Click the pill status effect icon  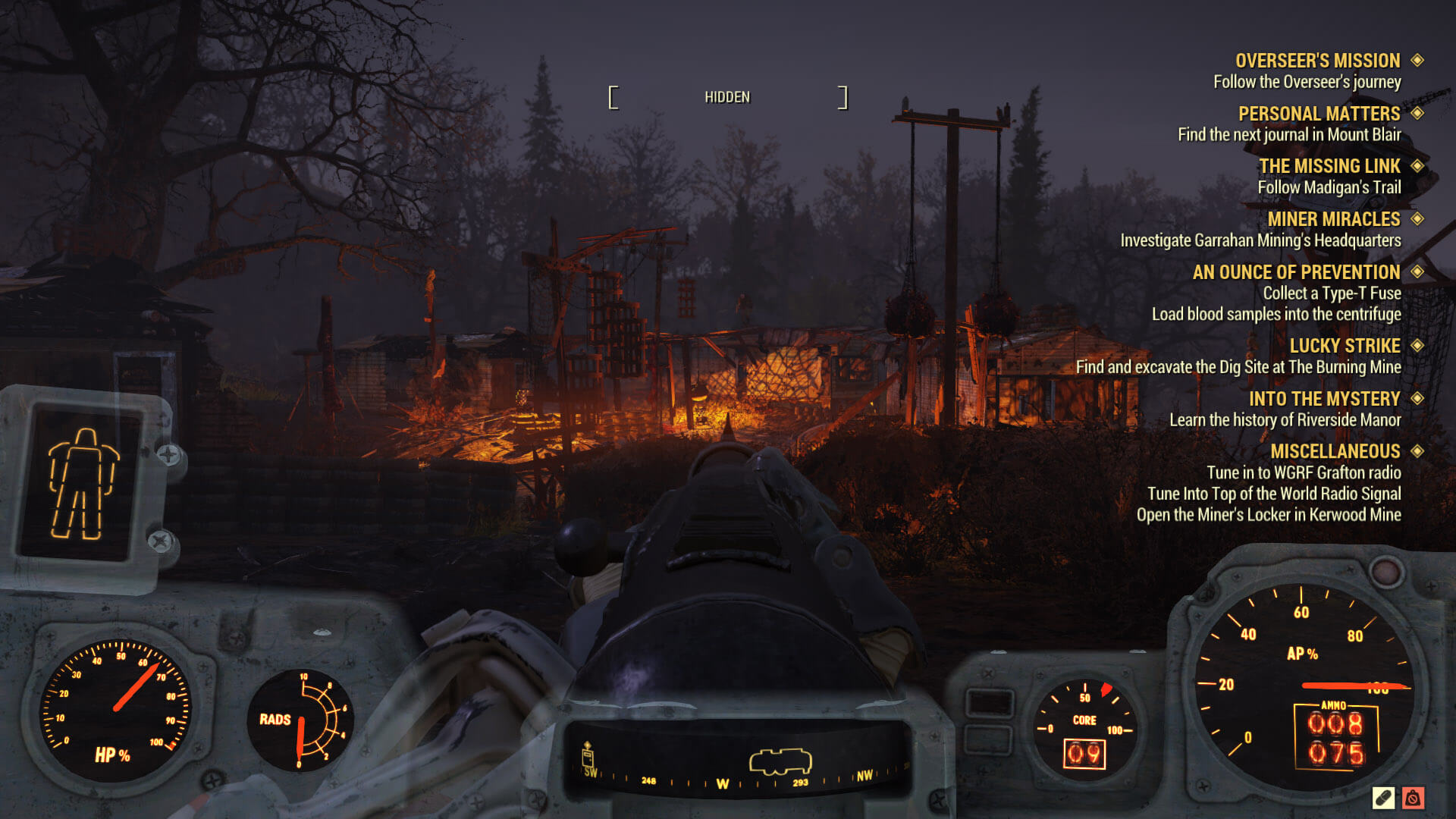(x=1383, y=798)
